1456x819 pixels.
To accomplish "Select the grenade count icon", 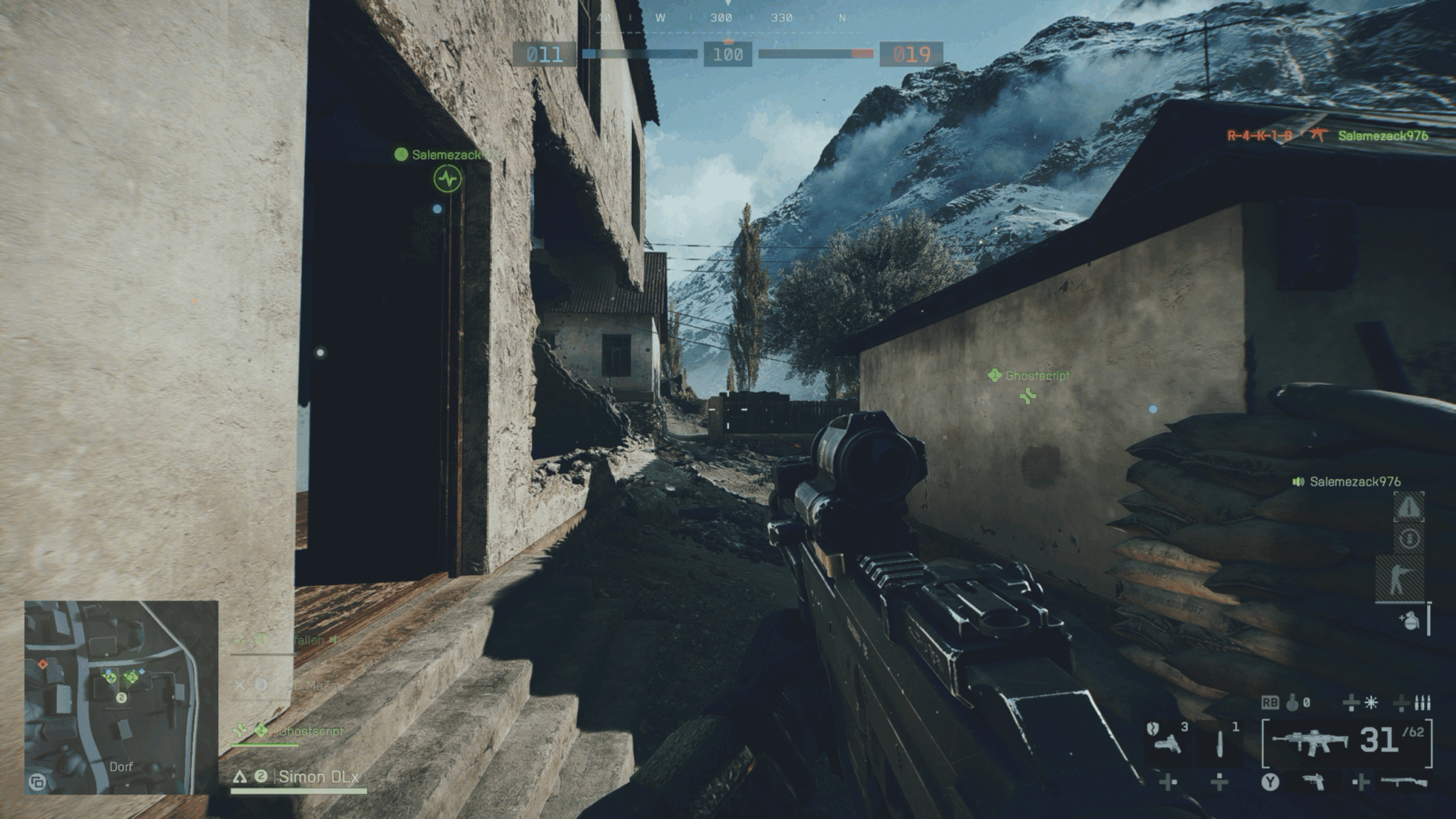I will (x=1292, y=703).
